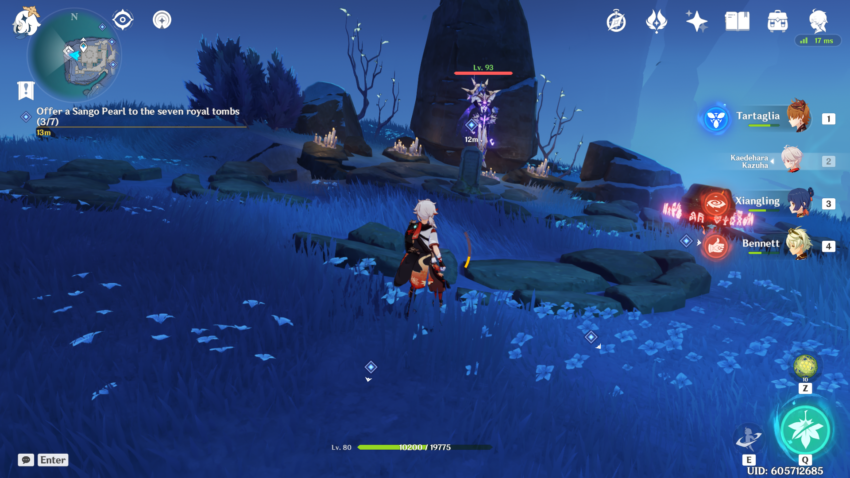Use the yellow honeycomb gadget
Image resolution: width=850 pixels, height=478 pixels.
[805, 366]
